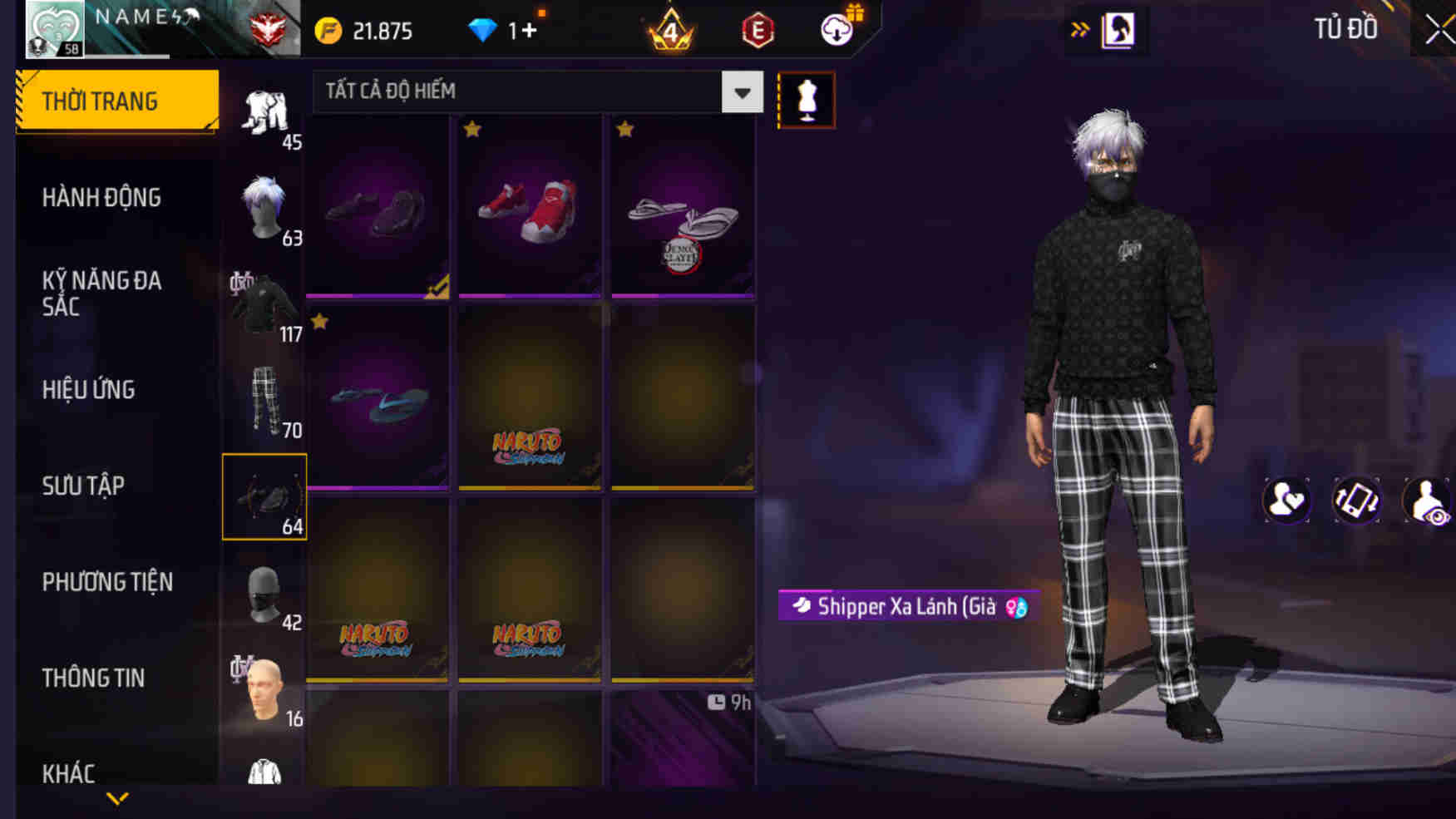Select the red sneakers item thumbnail
Image resolution: width=1456 pixels, height=819 pixels.
(x=530, y=206)
